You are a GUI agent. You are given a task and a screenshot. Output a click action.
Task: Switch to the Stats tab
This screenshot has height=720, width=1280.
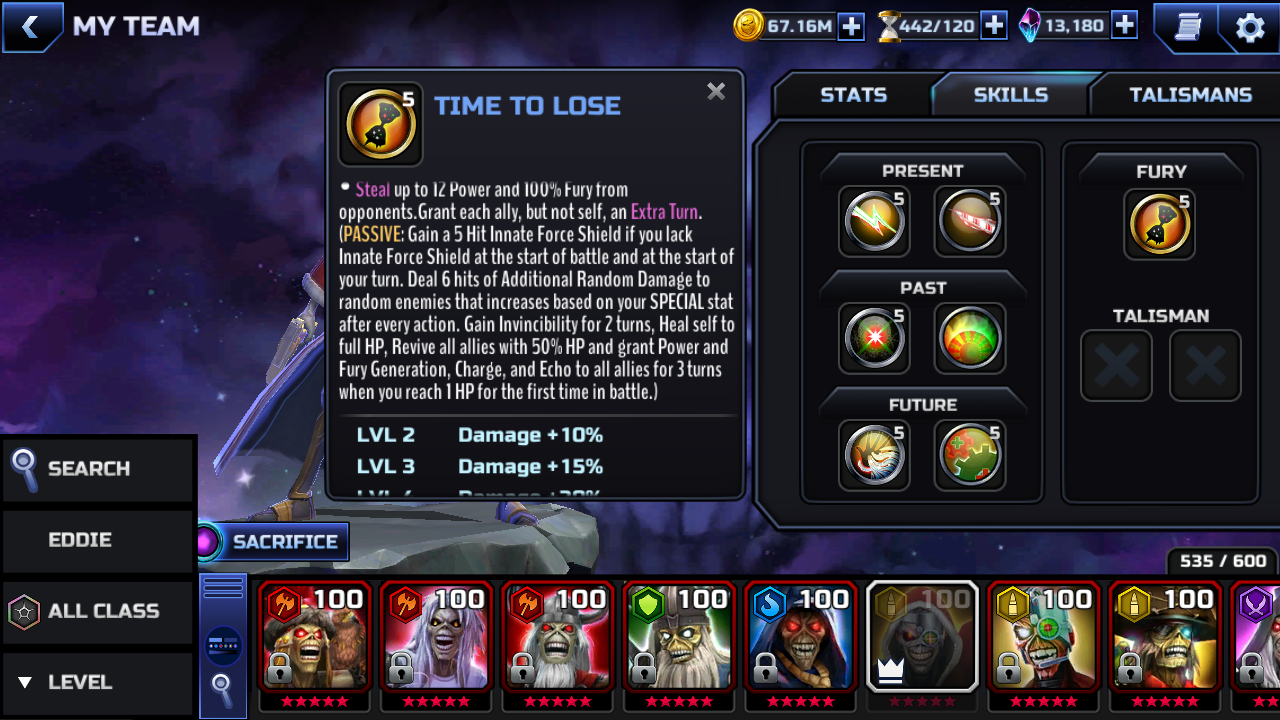pyautogui.click(x=853, y=95)
